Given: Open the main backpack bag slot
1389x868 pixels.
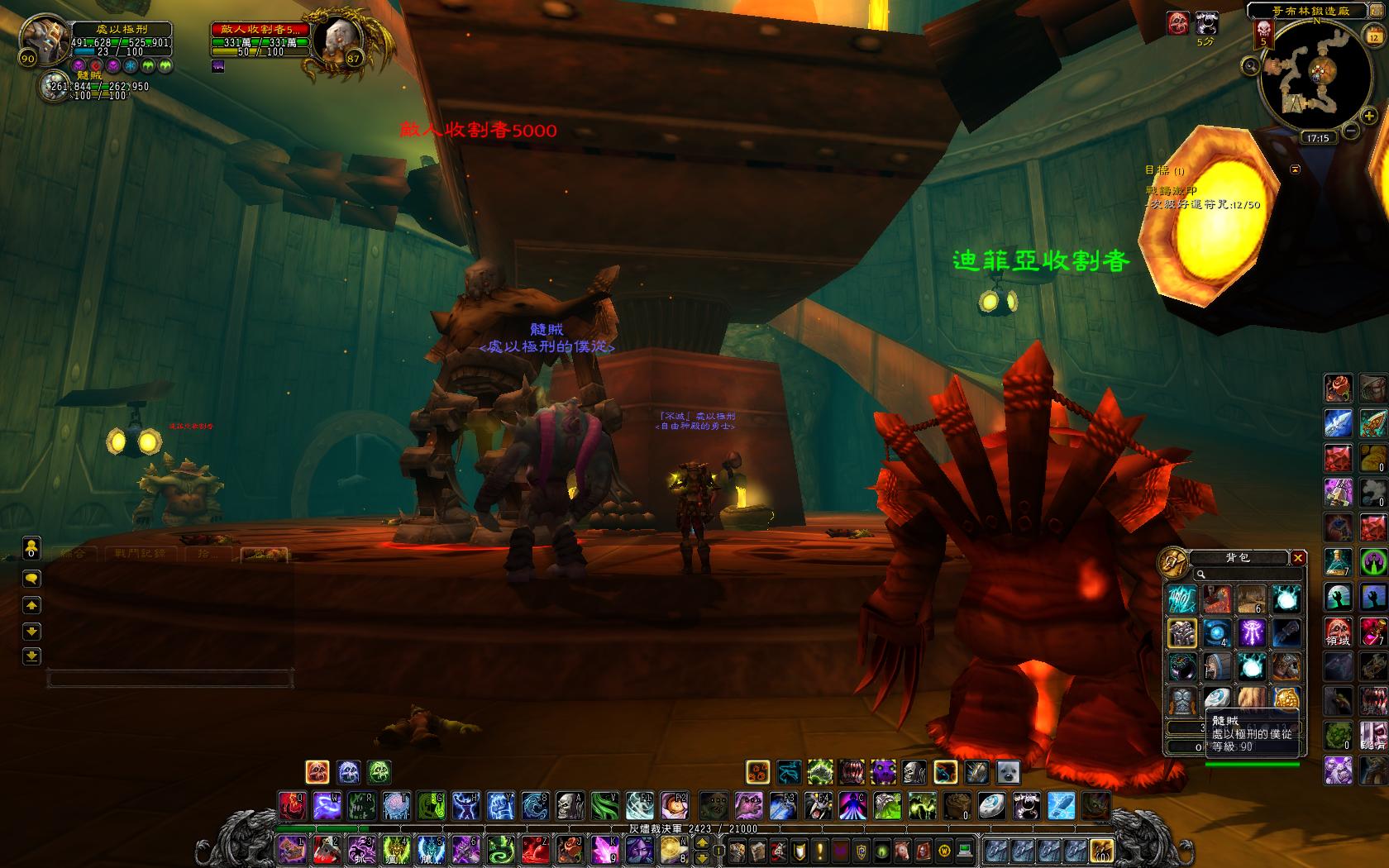Looking at the screenshot, I should coord(1100,850).
